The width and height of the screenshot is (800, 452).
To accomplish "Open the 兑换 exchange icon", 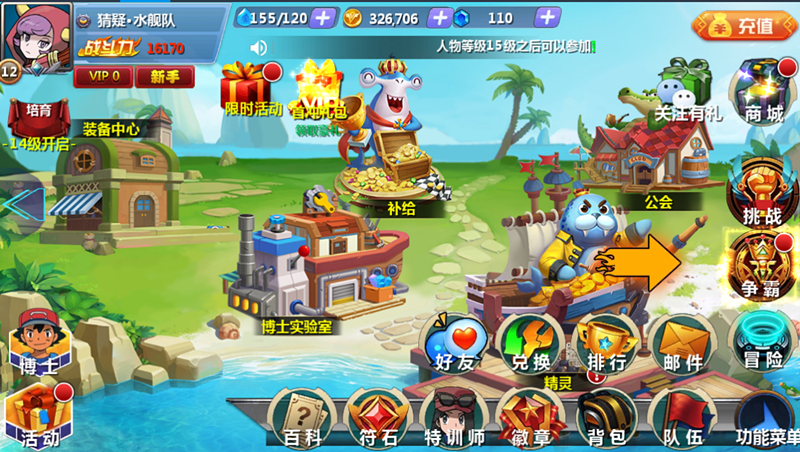I will [x=531, y=342].
